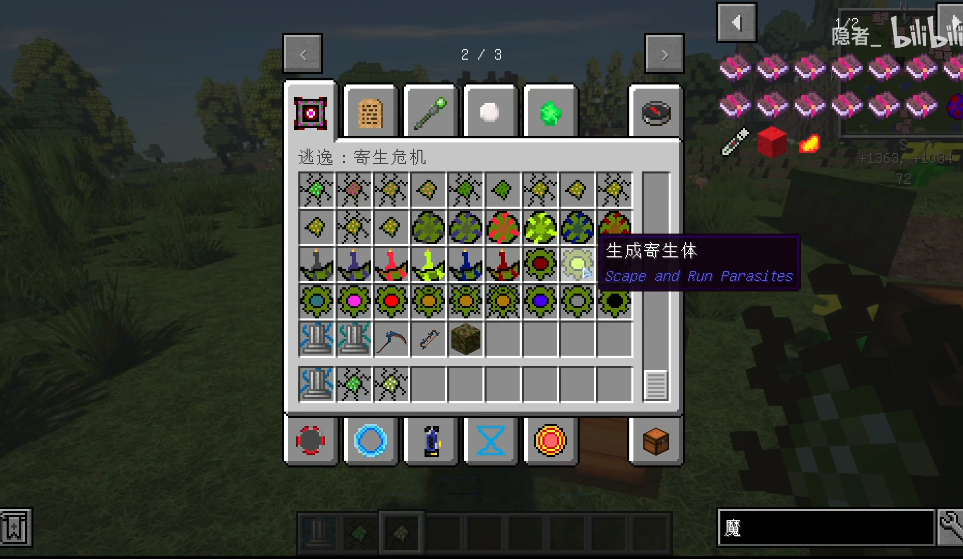Switch to the green-tipped wand tab
The image size is (963, 559).
pyautogui.click(x=430, y=112)
